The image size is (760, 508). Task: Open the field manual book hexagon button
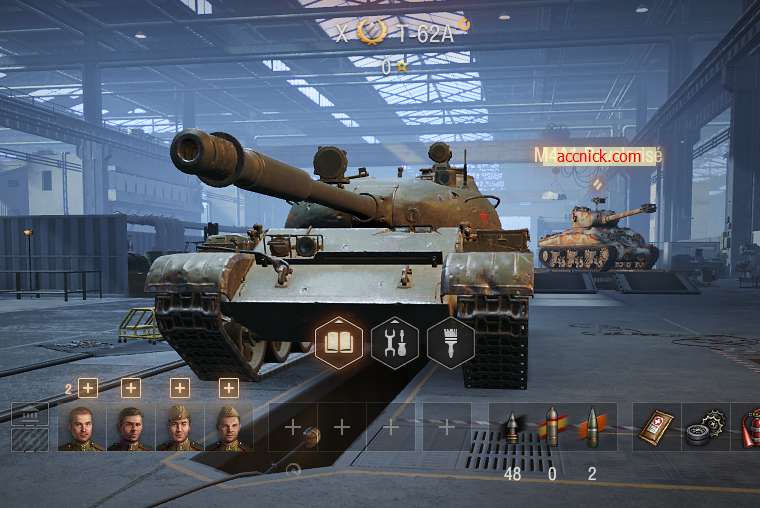pyautogui.click(x=338, y=343)
